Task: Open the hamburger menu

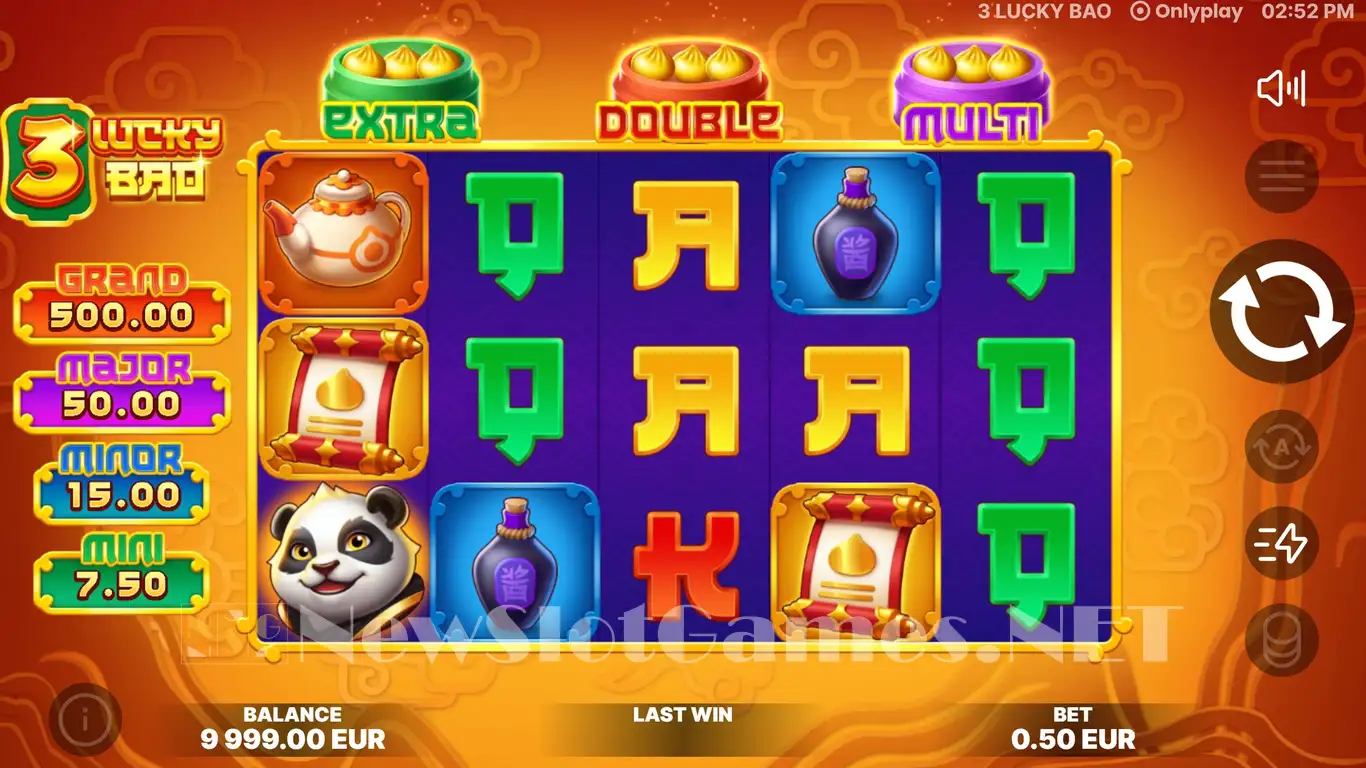Action: [1281, 178]
